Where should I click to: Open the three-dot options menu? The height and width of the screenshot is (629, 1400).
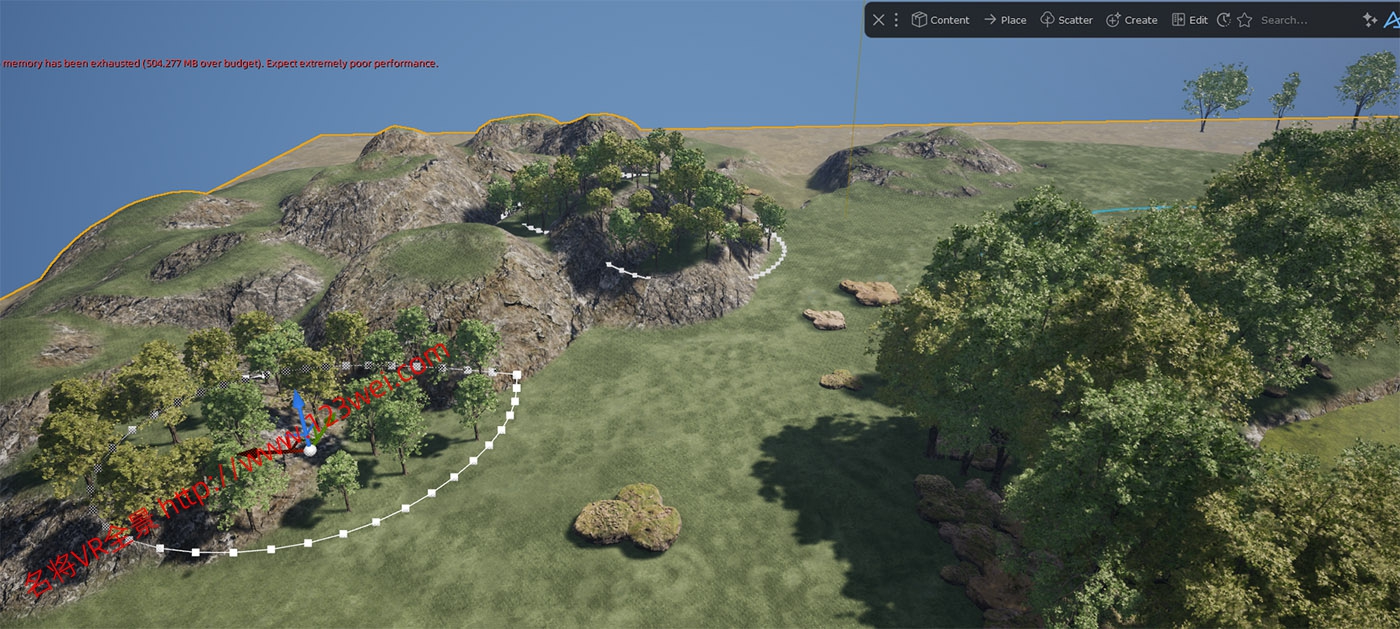896,20
